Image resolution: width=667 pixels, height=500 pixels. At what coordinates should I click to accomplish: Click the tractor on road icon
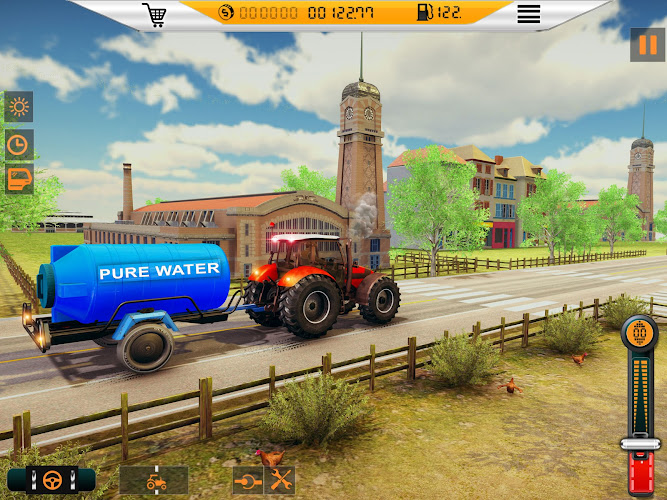[154, 480]
